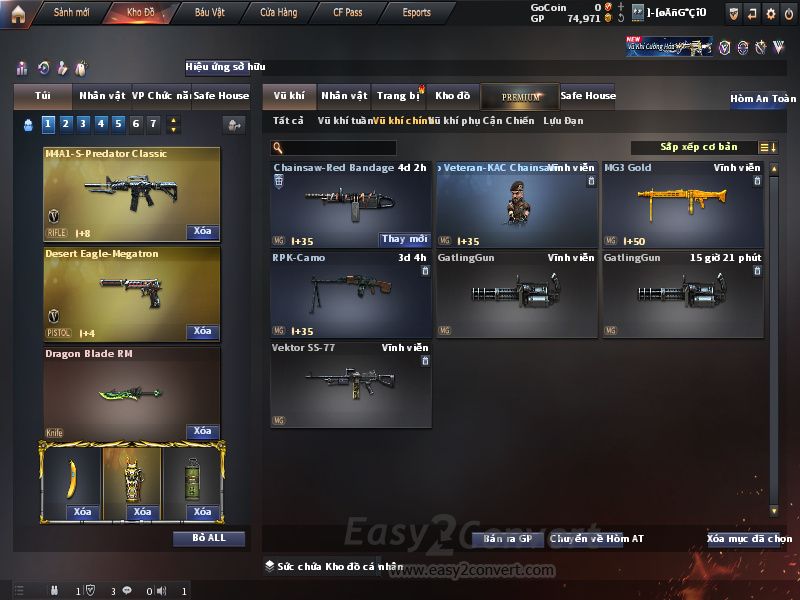Click the home icon button

point(18,13)
